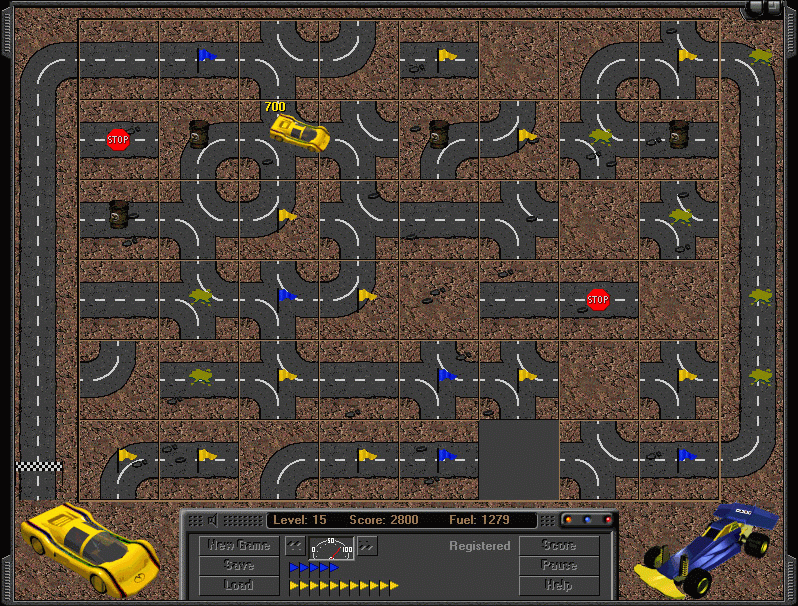Slide the yellow flag tile above the empty slot
The width and height of the screenshot is (798, 606).
519,380
